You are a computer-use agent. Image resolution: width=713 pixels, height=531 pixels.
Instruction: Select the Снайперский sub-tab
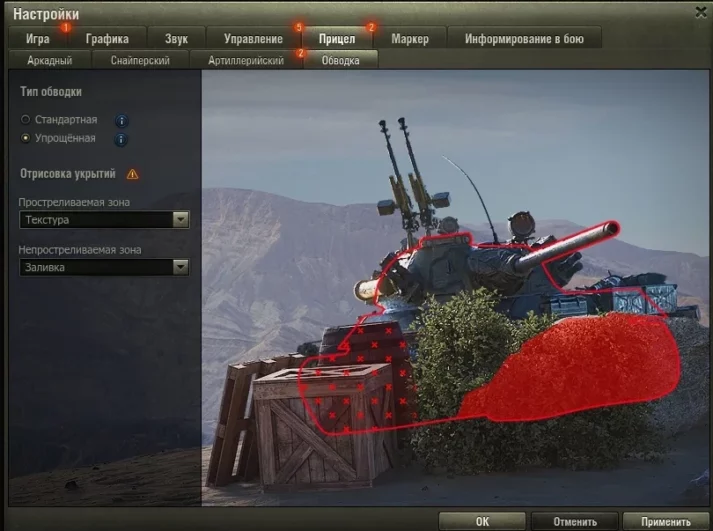(x=140, y=60)
